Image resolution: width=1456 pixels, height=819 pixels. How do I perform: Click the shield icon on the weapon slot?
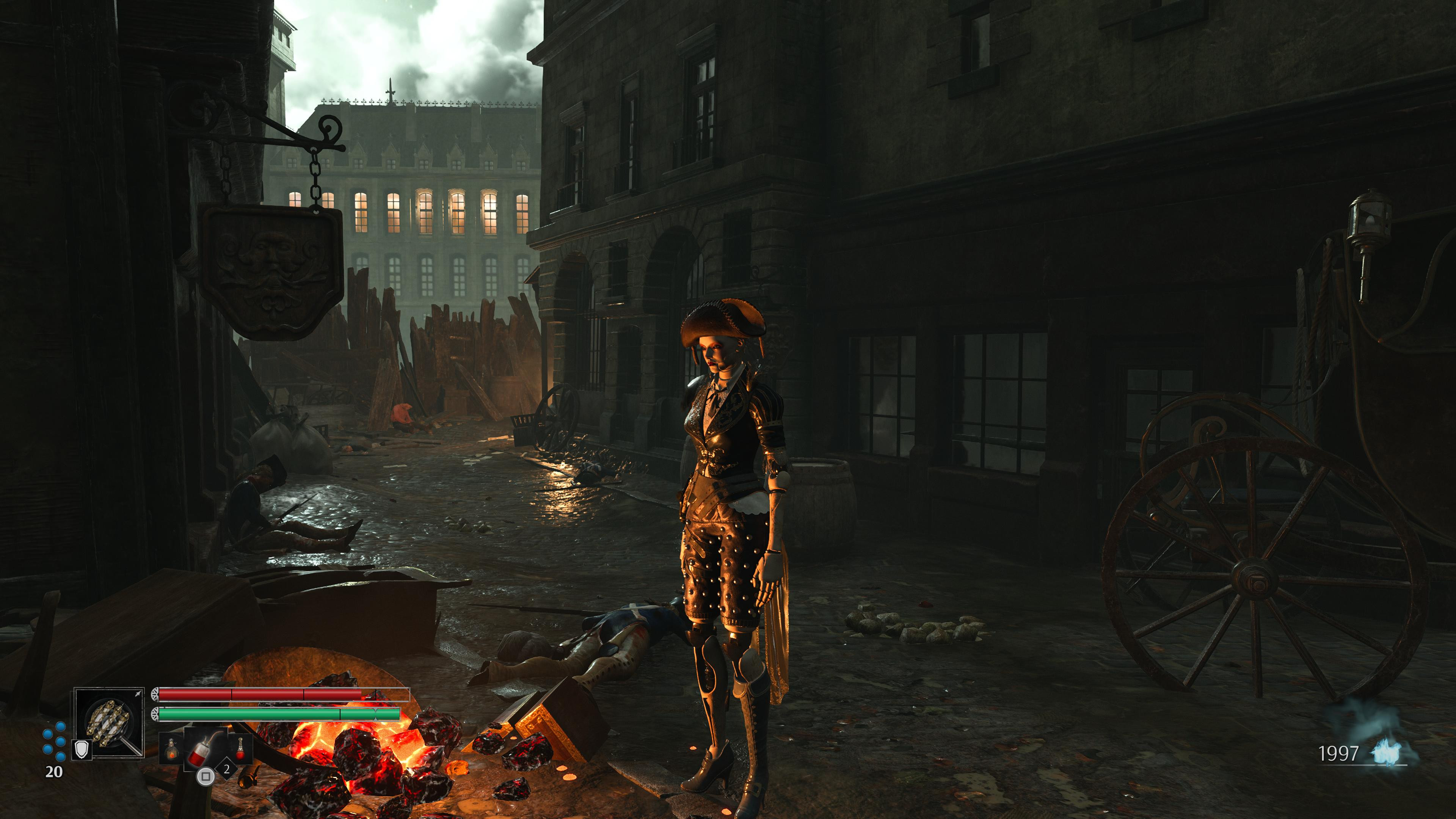pyautogui.click(x=83, y=750)
